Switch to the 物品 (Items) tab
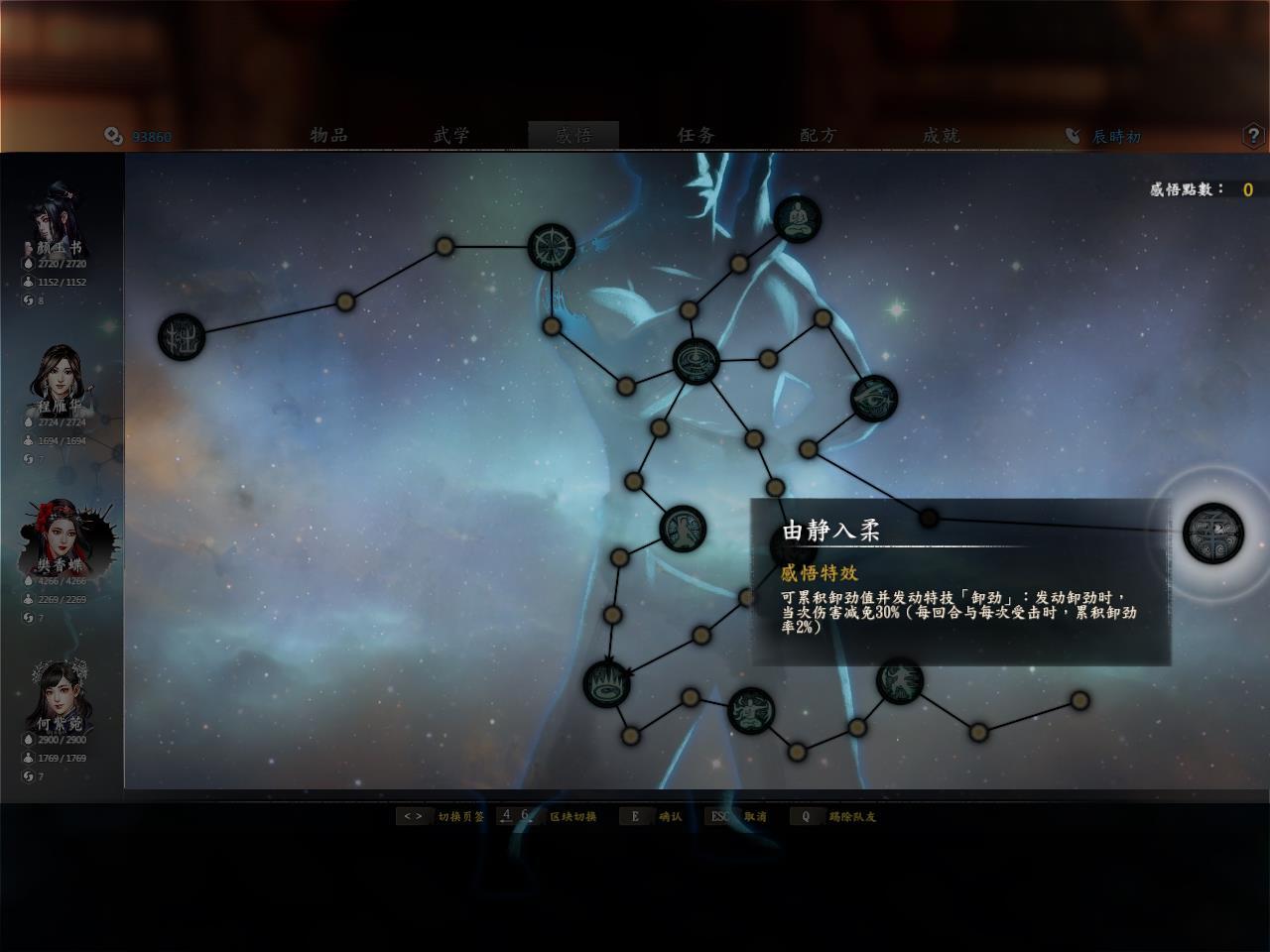 coord(328,135)
